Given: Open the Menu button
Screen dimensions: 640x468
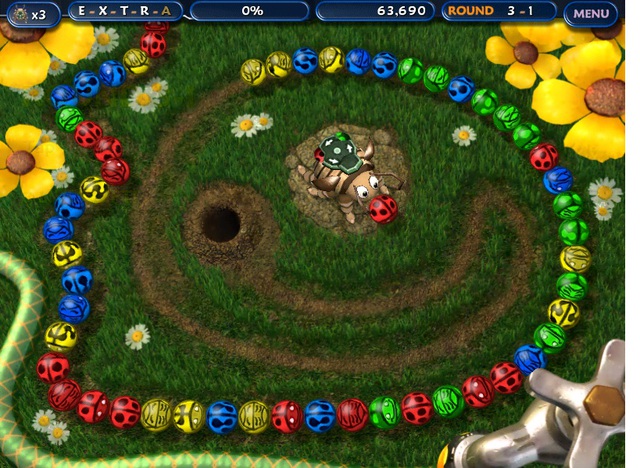Looking at the screenshot, I should [591, 14].
